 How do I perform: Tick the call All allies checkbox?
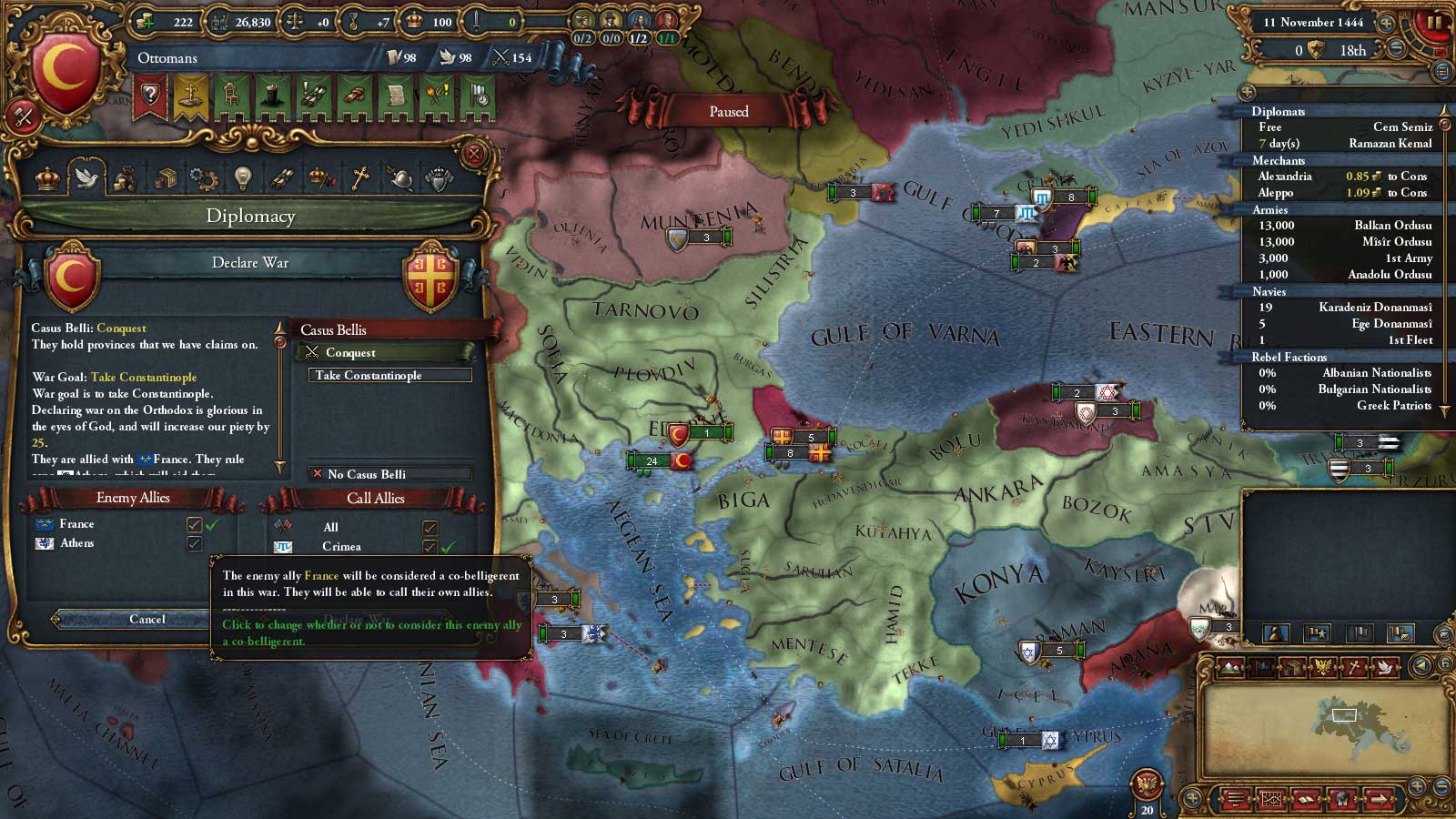click(x=430, y=528)
